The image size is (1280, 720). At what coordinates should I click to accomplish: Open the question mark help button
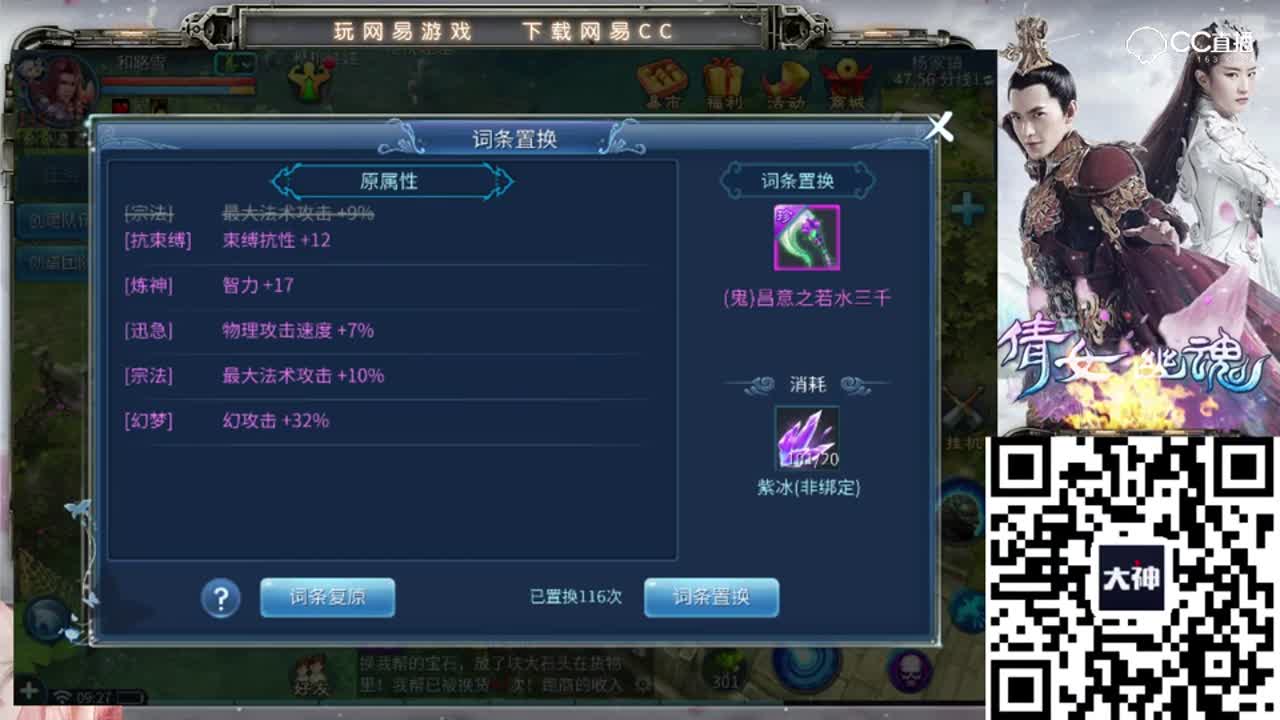pyautogui.click(x=218, y=597)
